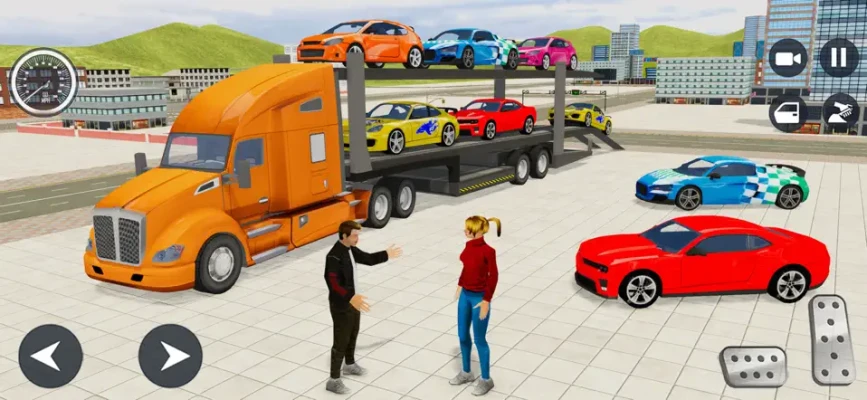Image resolution: width=867 pixels, height=400 pixels.
Task: Pause the game
Action: [x=839, y=57]
